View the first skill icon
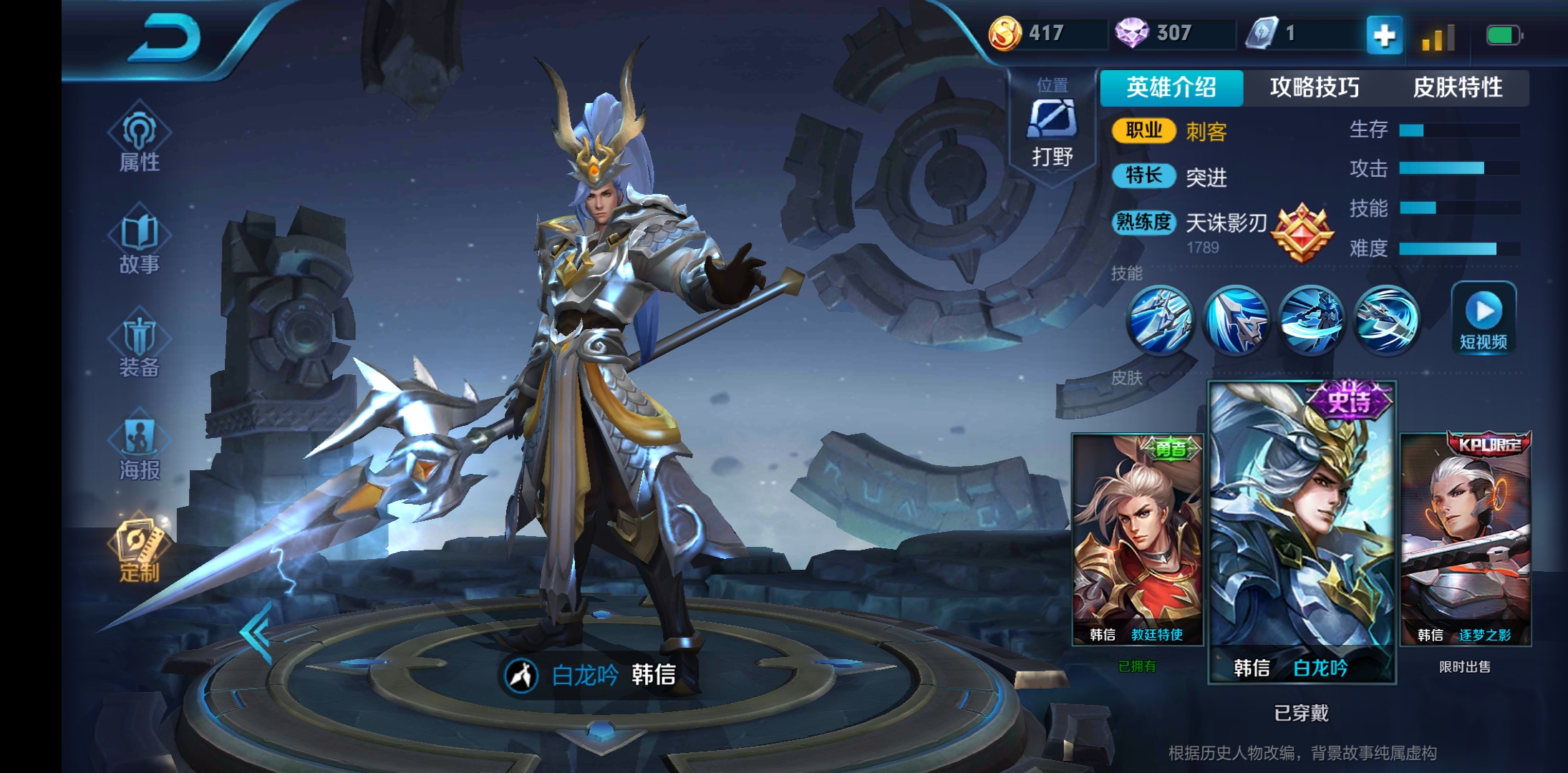1568x773 pixels. pos(1160,319)
